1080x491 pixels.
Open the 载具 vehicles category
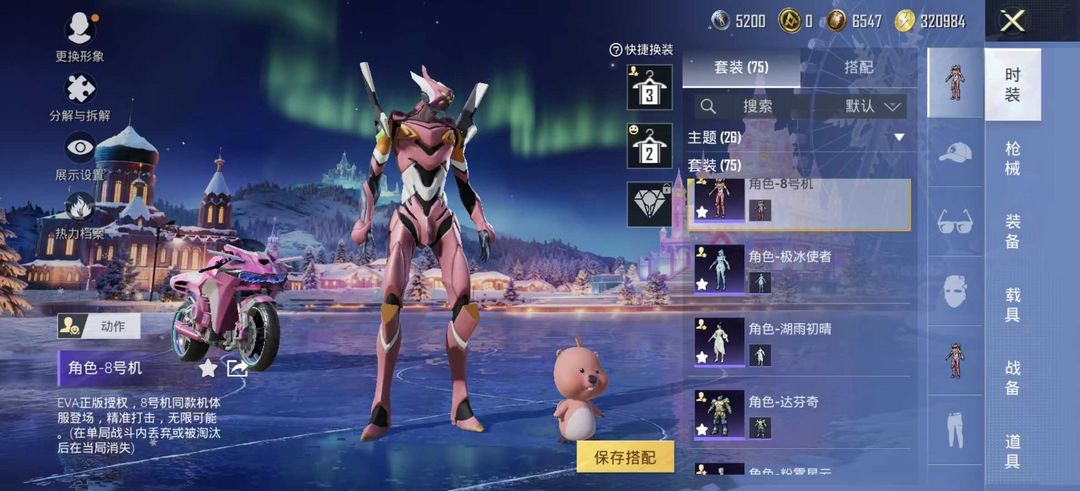tap(1012, 304)
